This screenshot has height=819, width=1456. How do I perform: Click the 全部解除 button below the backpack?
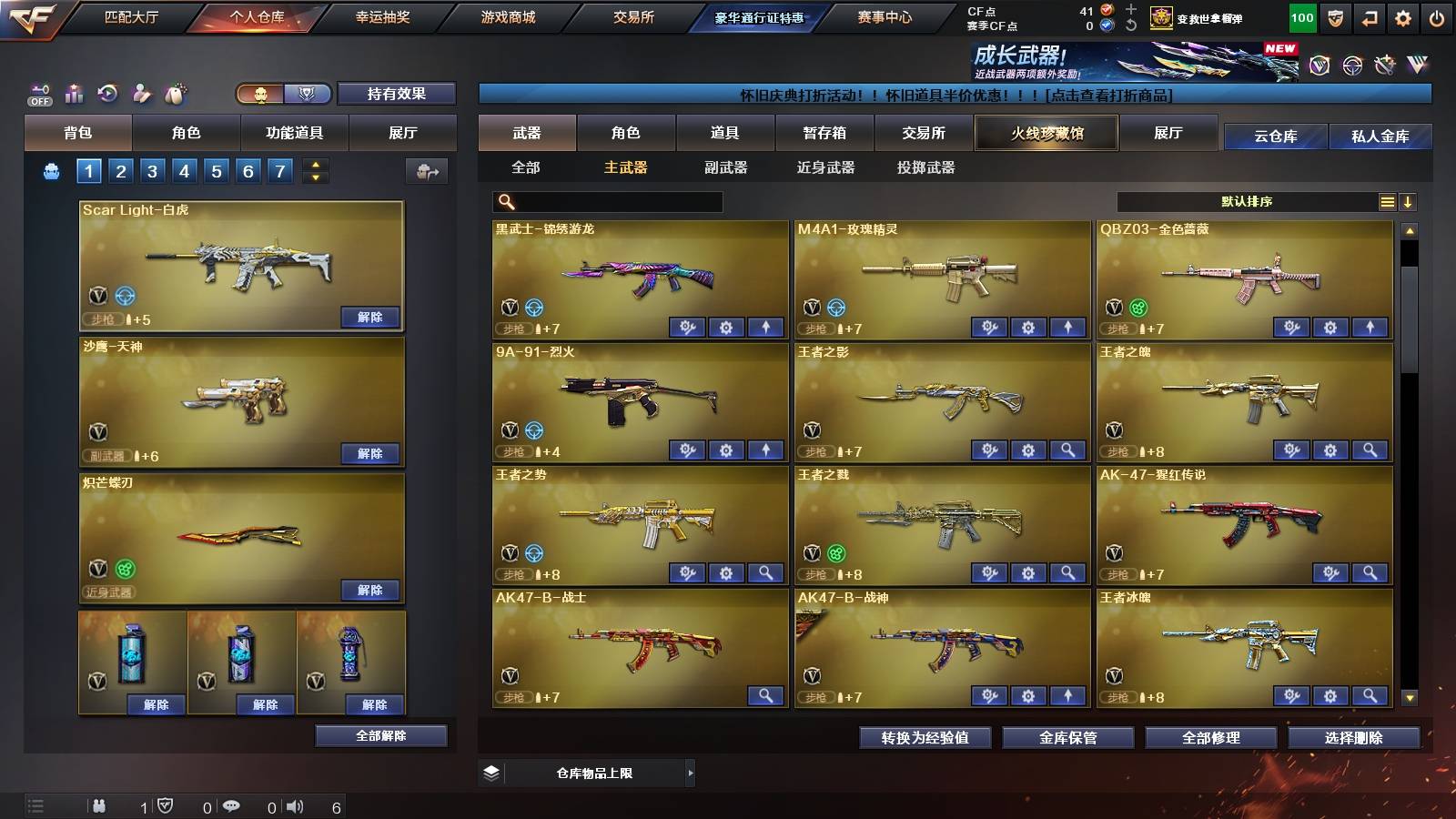click(381, 736)
